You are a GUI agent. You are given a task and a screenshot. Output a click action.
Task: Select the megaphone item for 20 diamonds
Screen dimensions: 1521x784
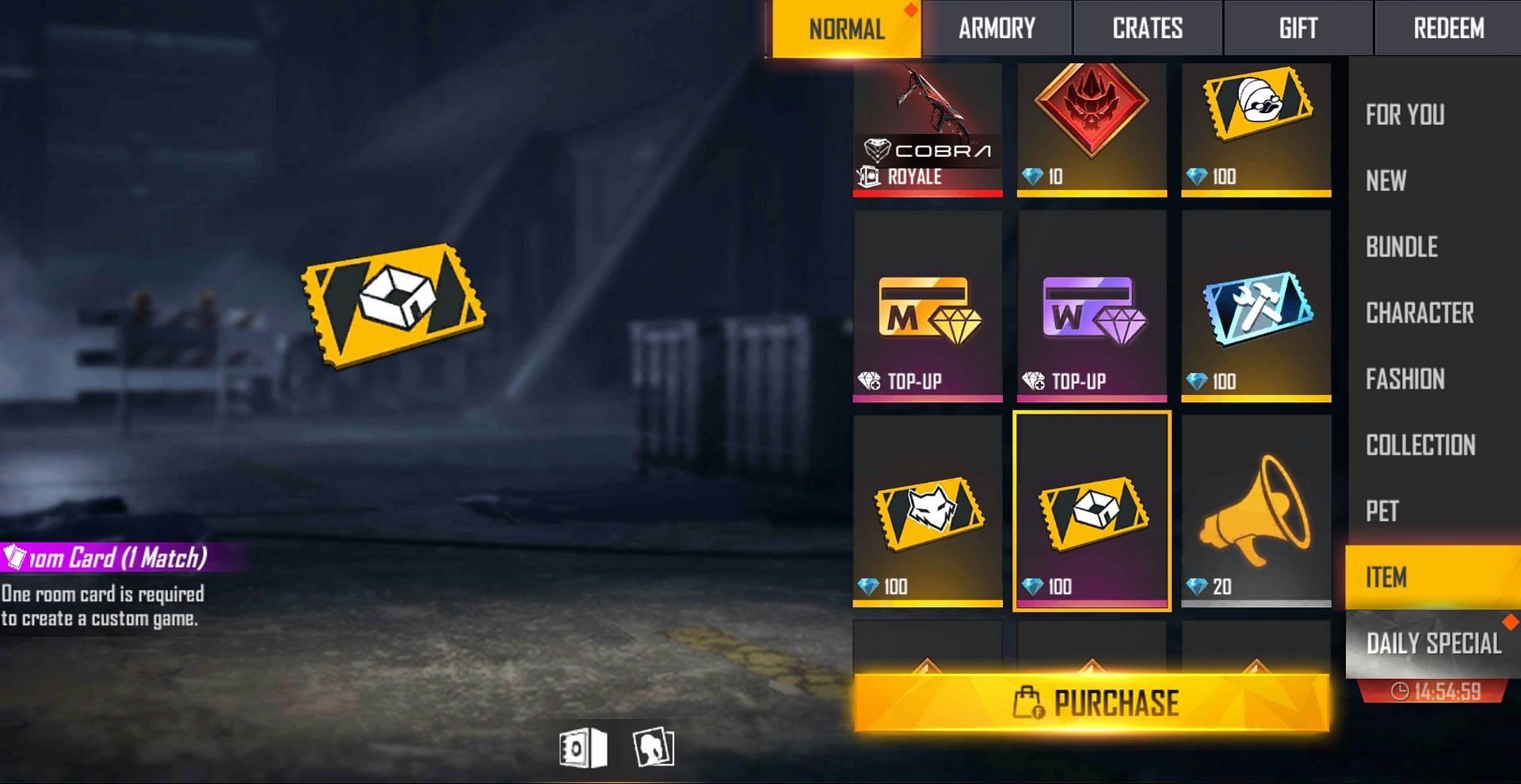1256,511
